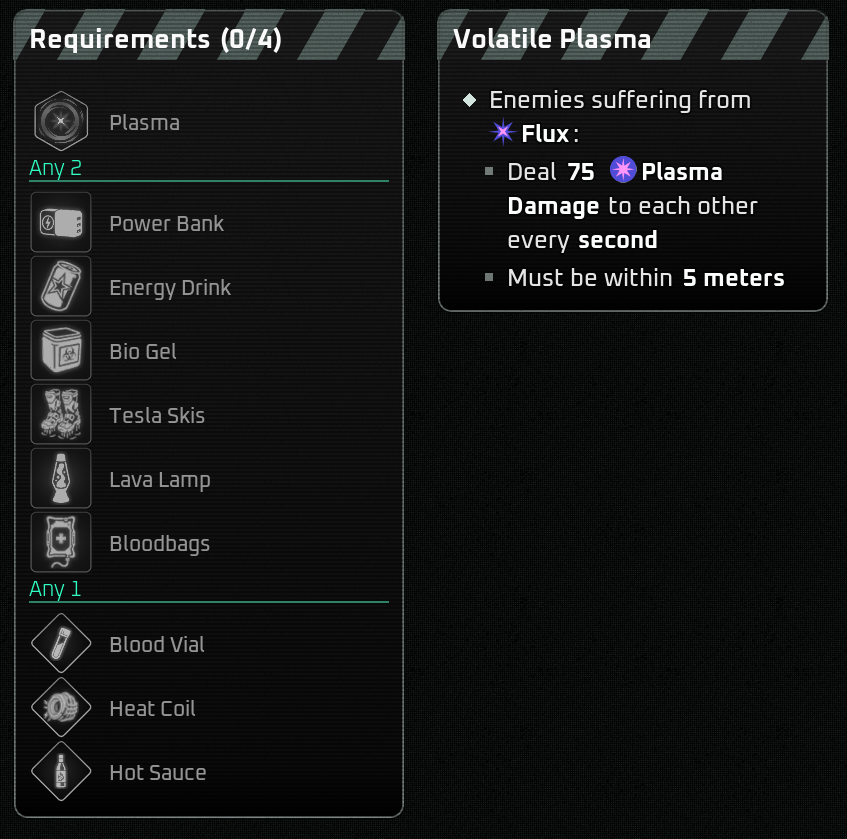Image resolution: width=847 pixels, height=839 pixels.
Task: Select the Bio Gel item
Action: coord(61,351)
